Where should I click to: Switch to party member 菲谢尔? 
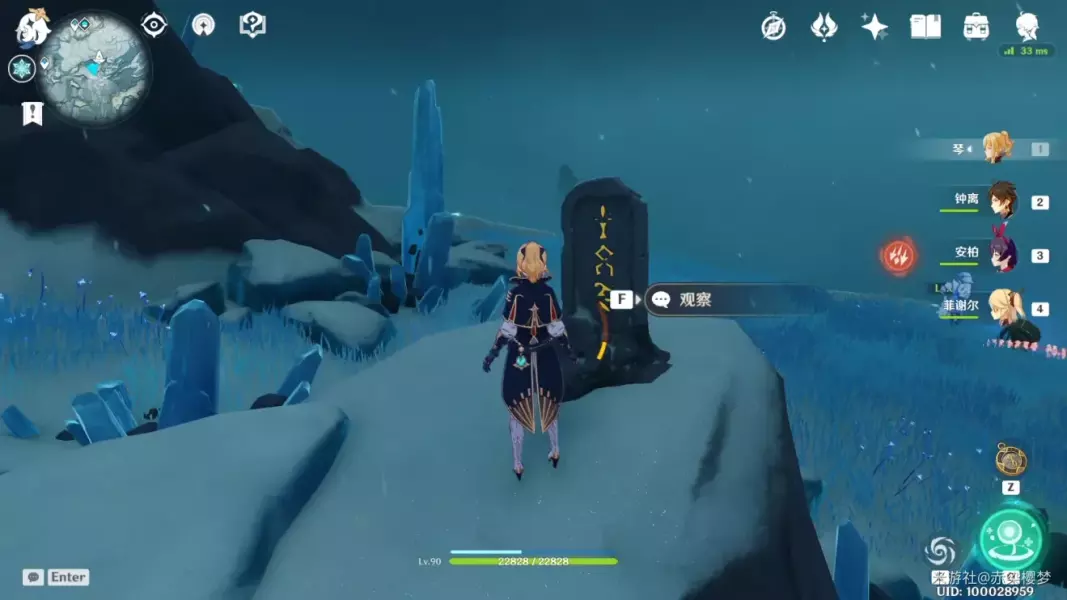(x=1001, y=307)
